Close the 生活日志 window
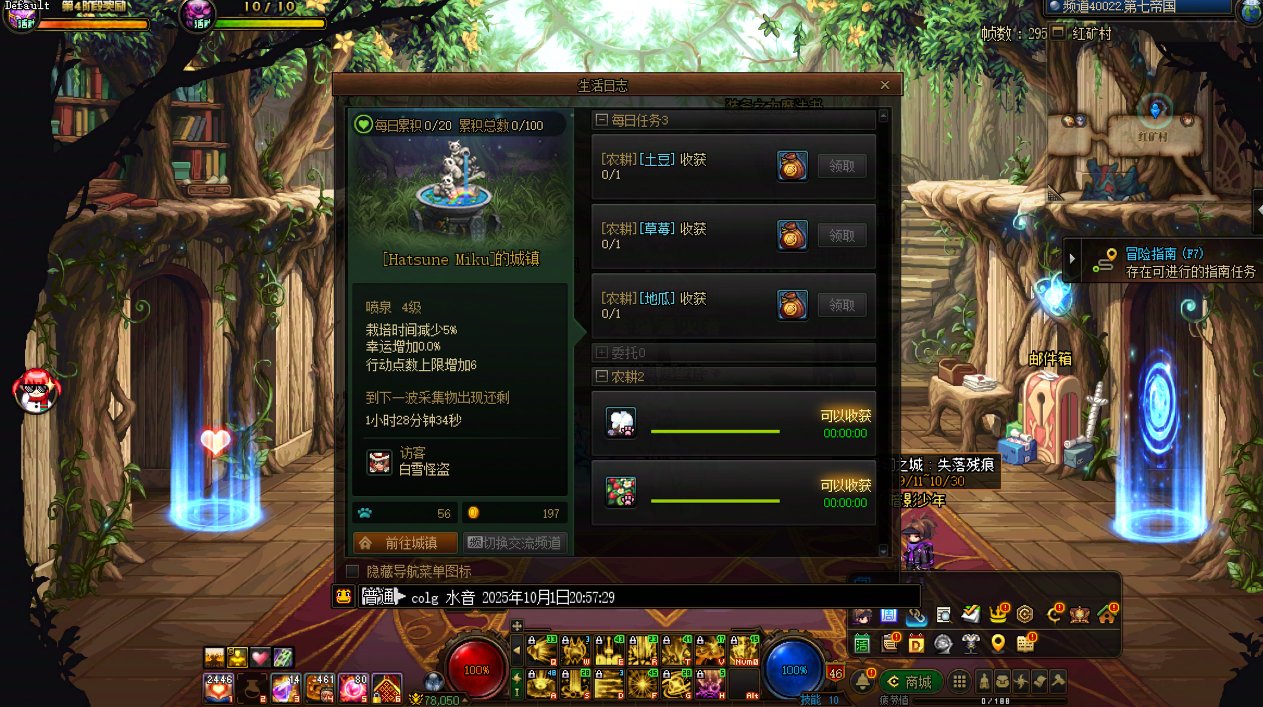The width and height of the screenshot is (1263, 707). pos(885,86)
